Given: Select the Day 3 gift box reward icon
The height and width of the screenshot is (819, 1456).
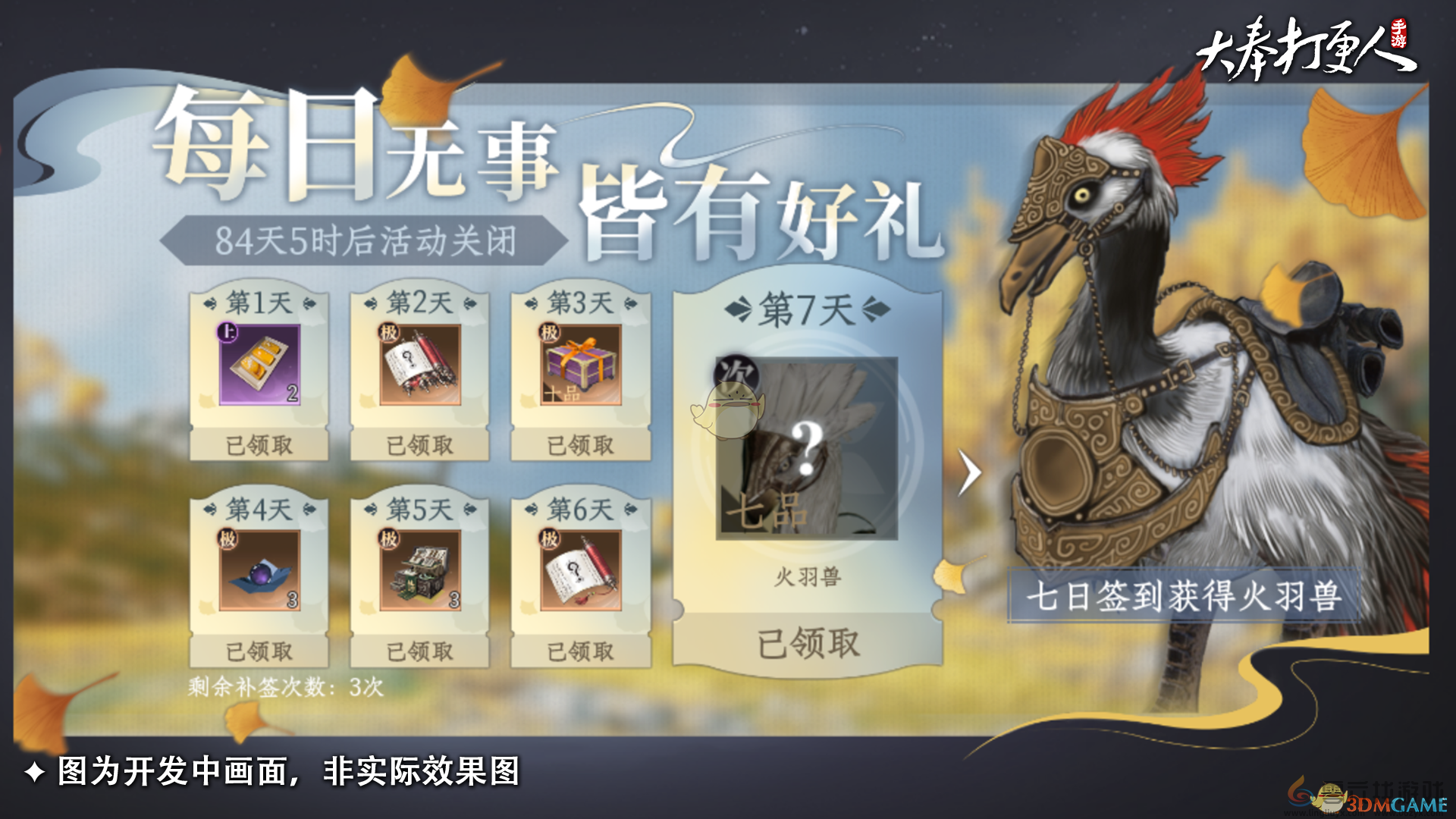Looking at the screenshot, I should point(580,364).
